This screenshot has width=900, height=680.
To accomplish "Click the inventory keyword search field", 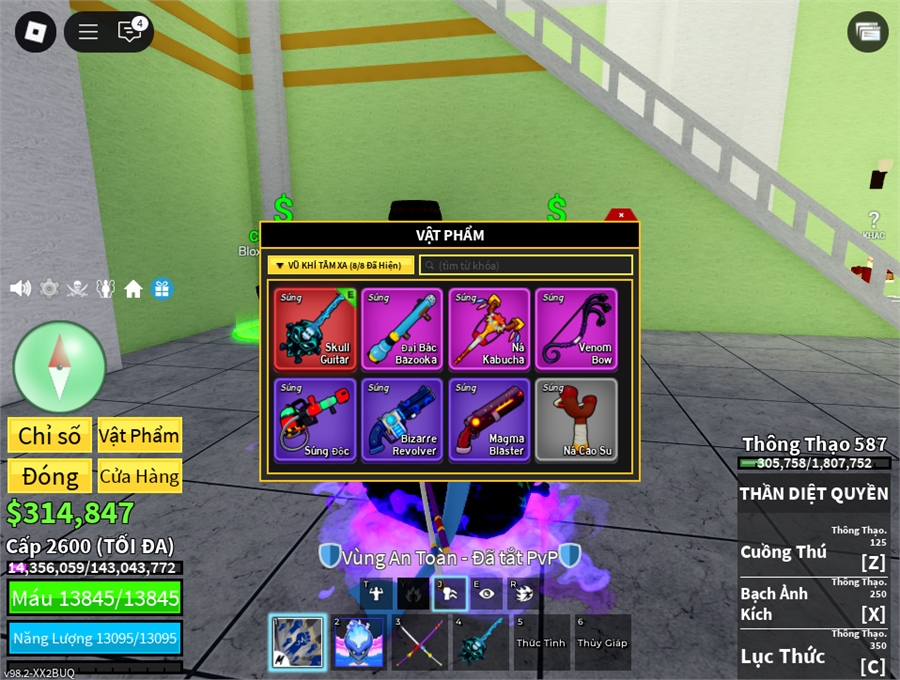I will (526, 265).
